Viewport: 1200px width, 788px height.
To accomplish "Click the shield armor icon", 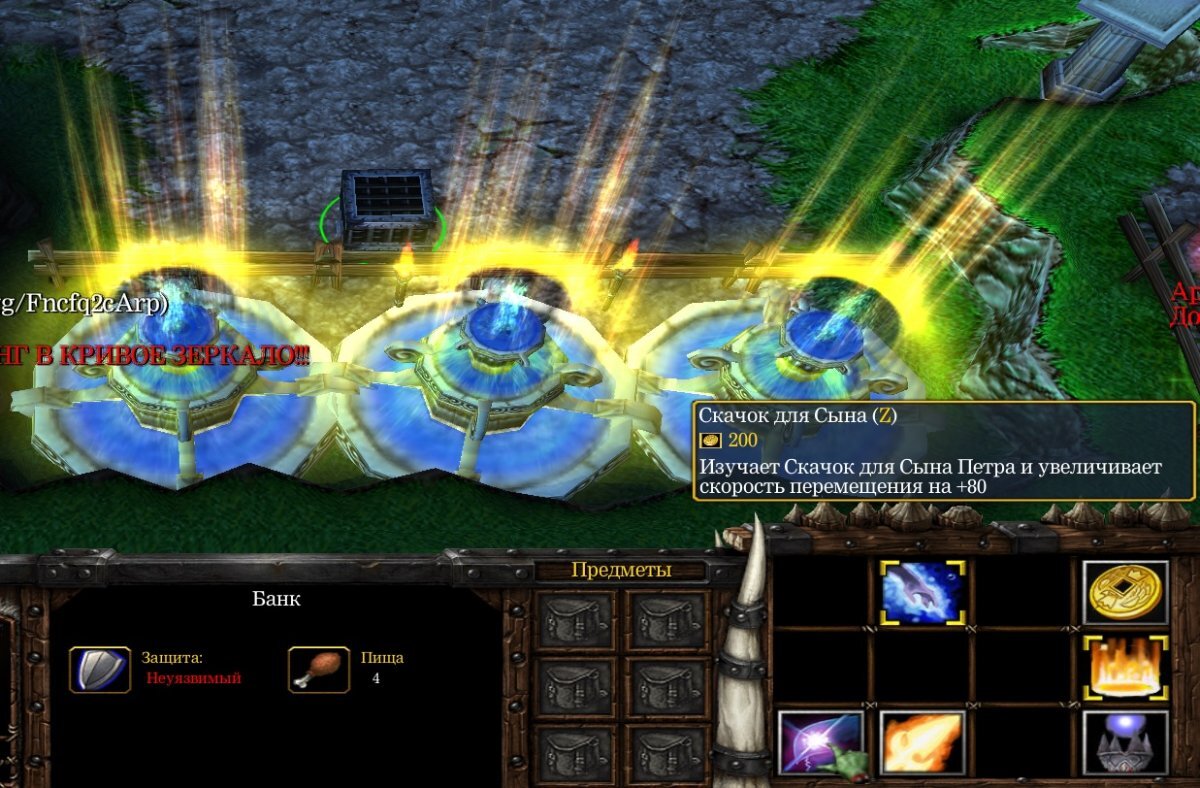I will [x=99, y=669].
